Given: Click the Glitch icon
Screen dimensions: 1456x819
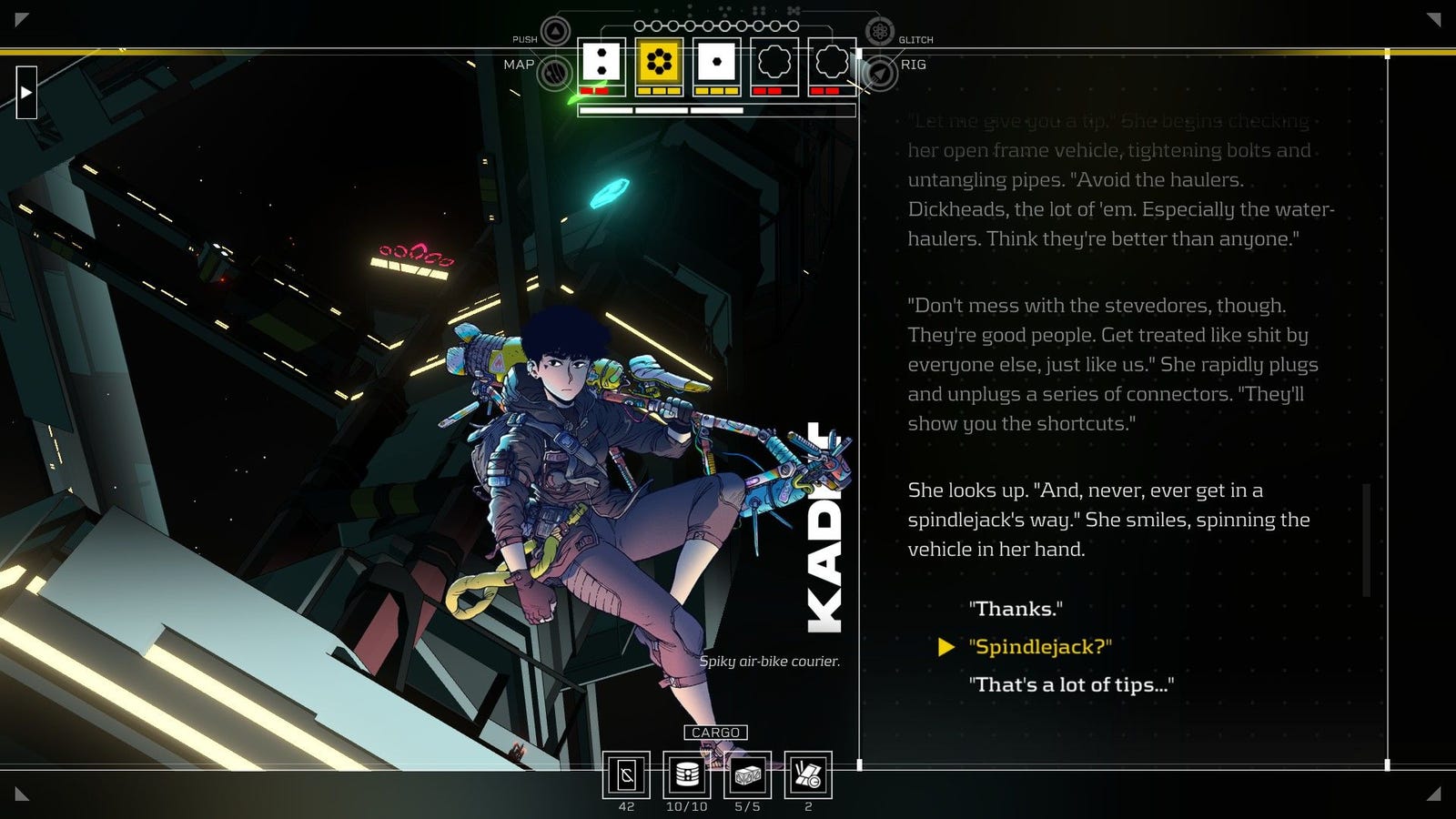Looking at the screenshot, I should (879, 33).
